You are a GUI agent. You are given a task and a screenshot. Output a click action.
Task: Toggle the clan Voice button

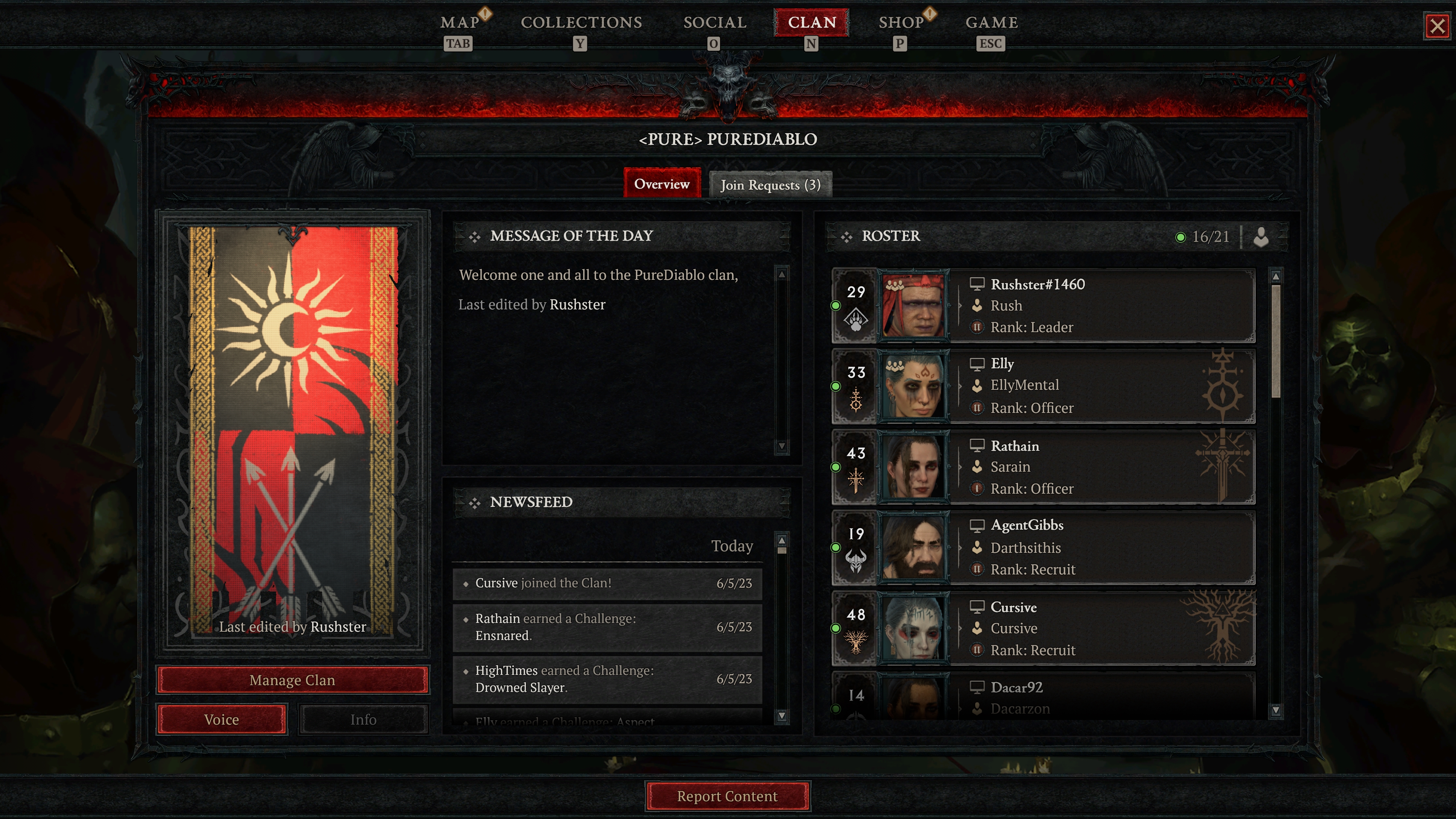coord(221,720)
